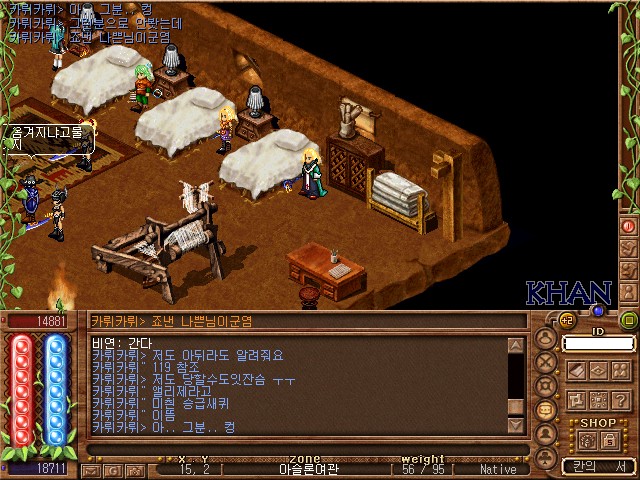Open the mail envelope icon

(x=90, y=469)
